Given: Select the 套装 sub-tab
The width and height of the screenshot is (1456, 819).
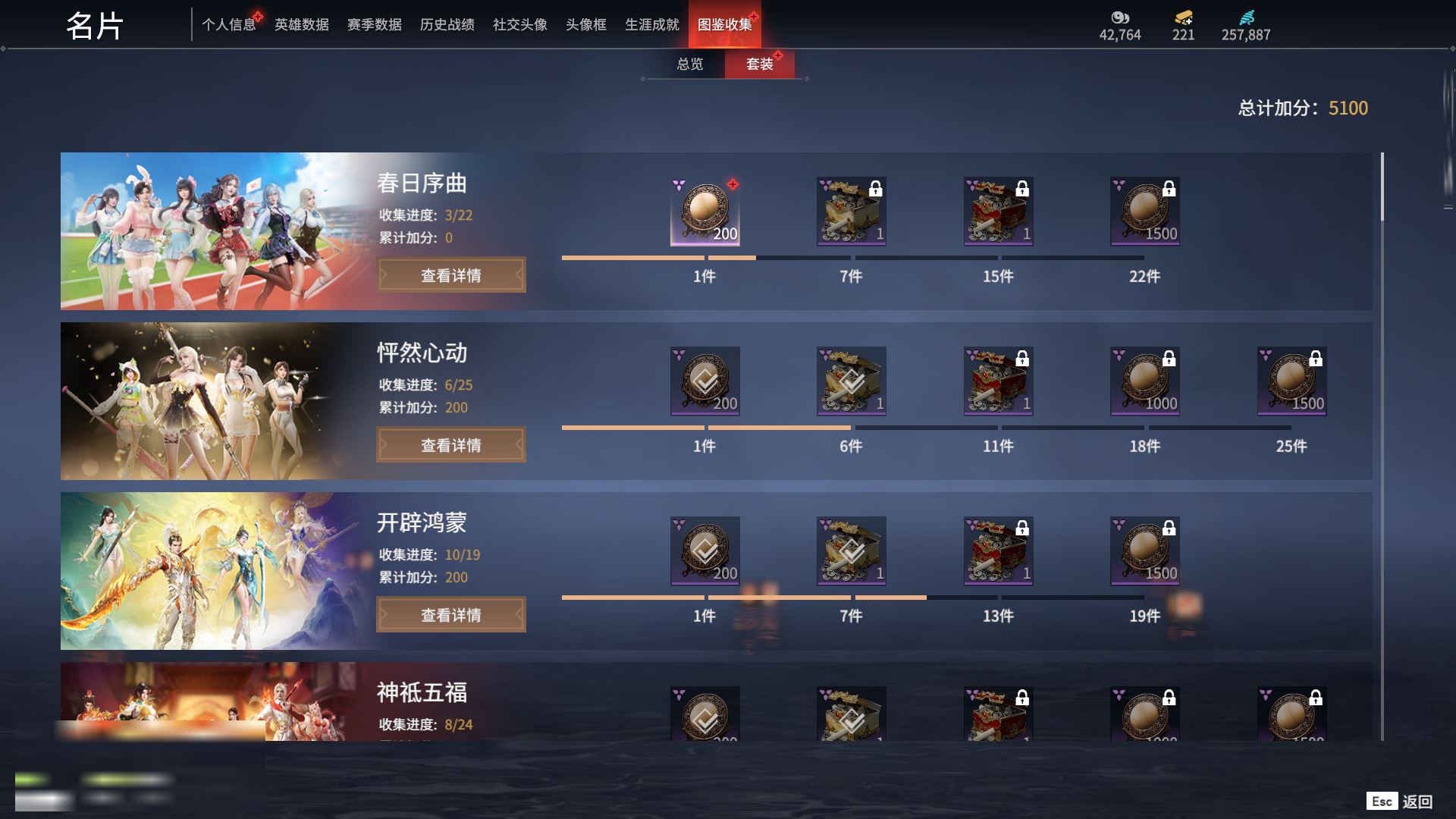Looking at the screenshot, I should (x=759, y=64).
